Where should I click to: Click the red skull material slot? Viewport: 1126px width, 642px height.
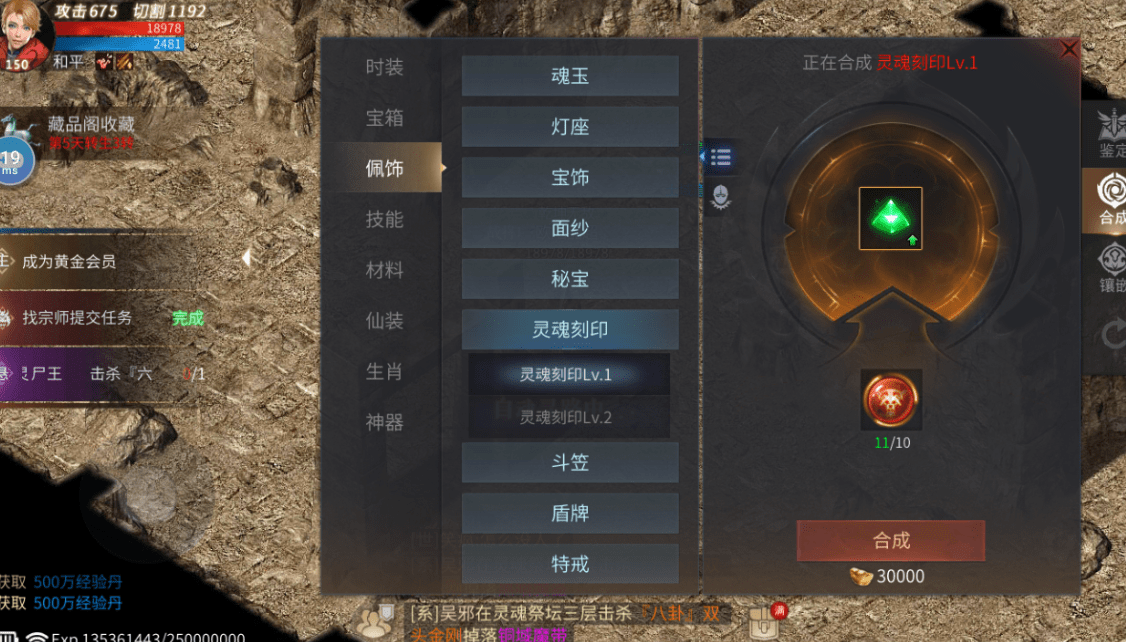[x=891, y=400]
